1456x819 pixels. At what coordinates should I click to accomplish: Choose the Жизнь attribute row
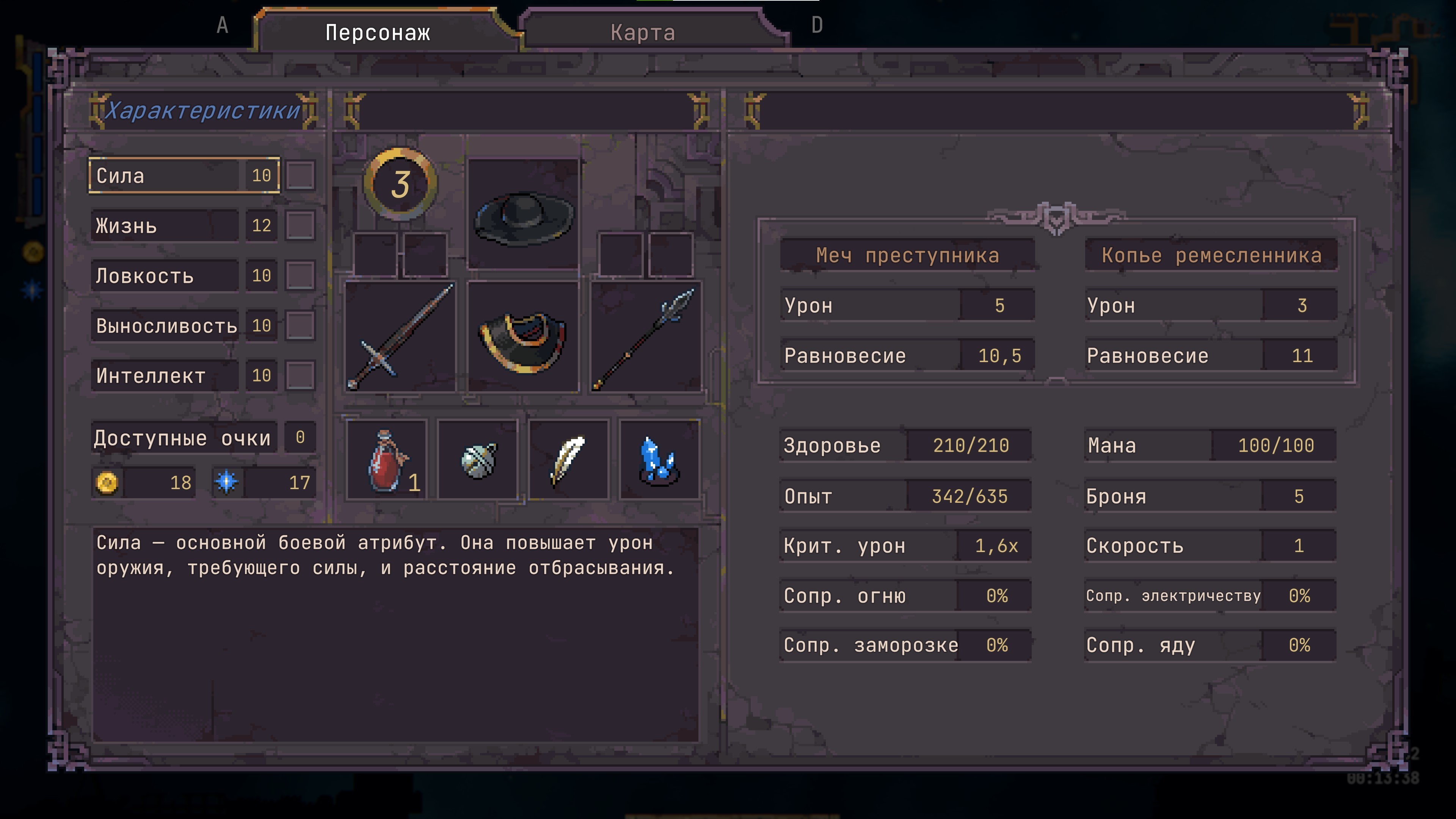184,226
